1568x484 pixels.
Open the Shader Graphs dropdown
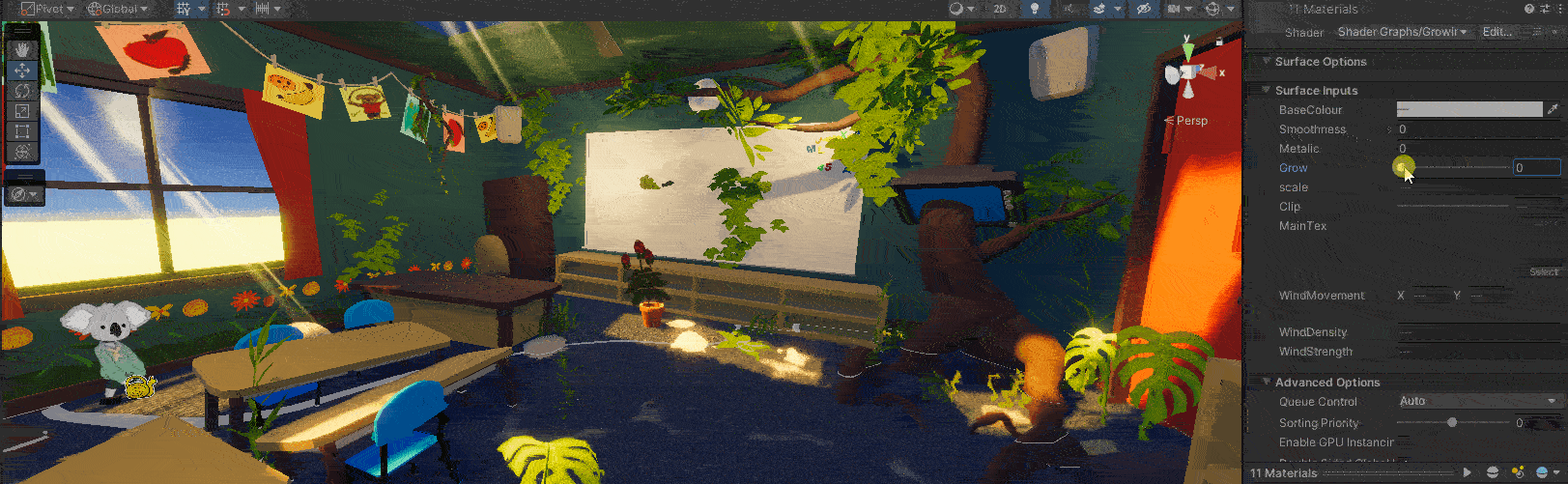point(1402,32)
